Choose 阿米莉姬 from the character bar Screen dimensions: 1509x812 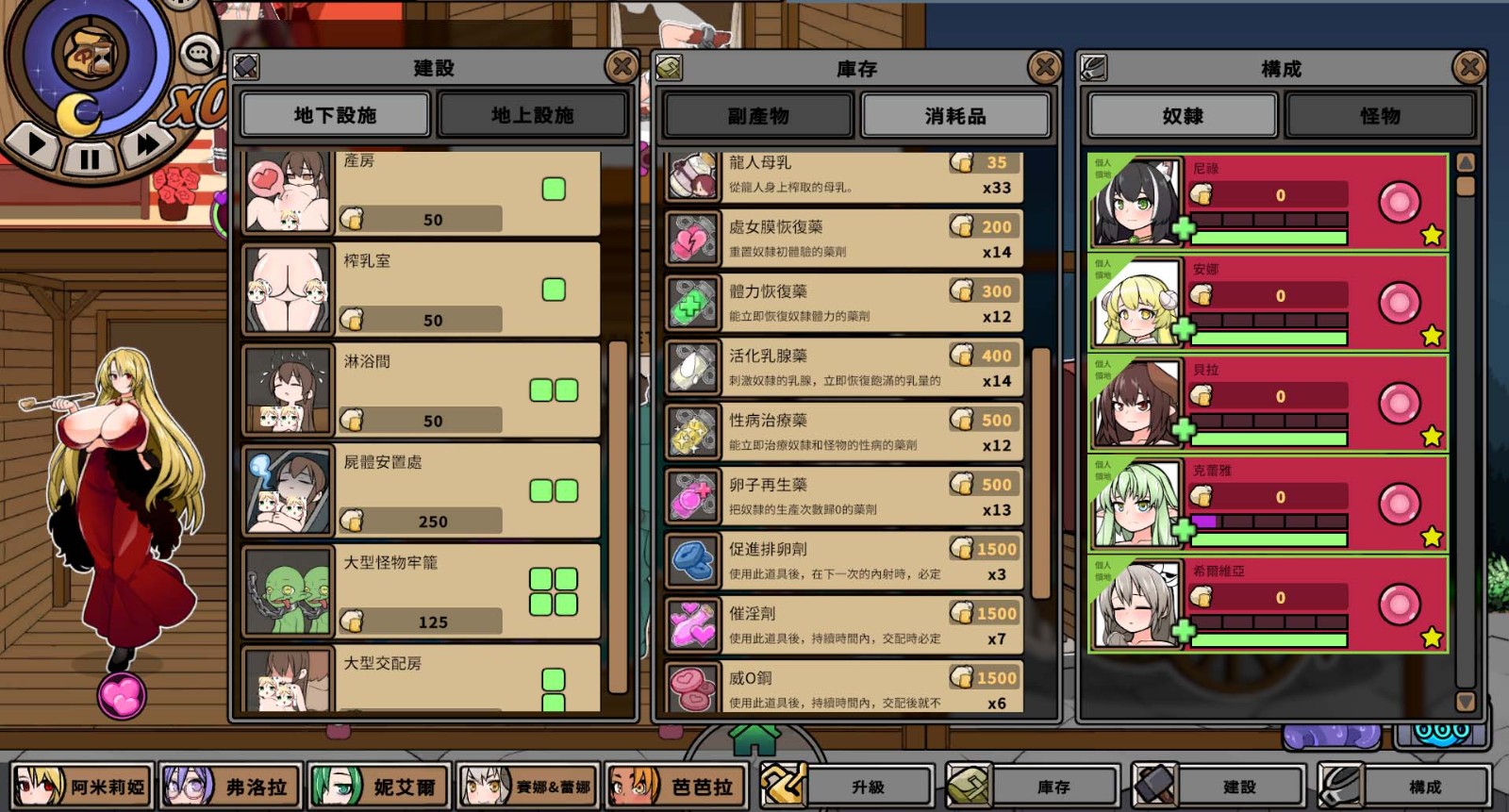pos(84,787)
